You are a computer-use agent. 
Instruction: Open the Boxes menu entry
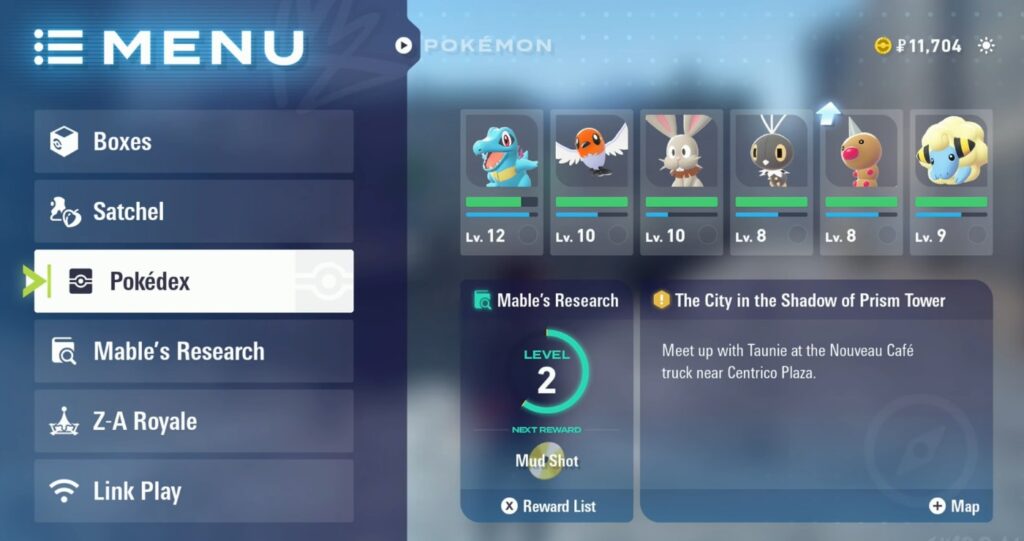click(x=194, y=142)
